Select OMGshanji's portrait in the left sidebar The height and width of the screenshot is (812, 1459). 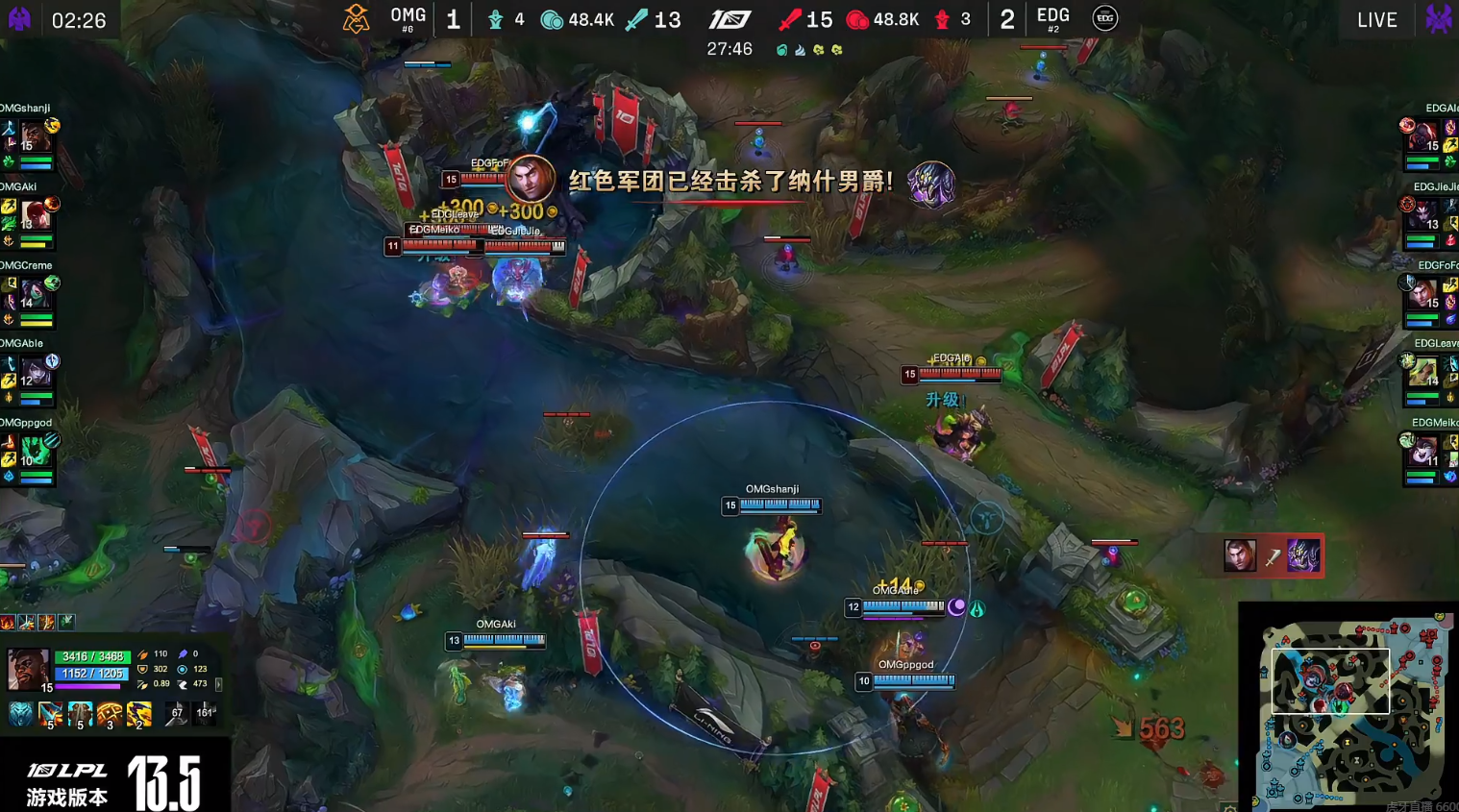pos(34,136)
